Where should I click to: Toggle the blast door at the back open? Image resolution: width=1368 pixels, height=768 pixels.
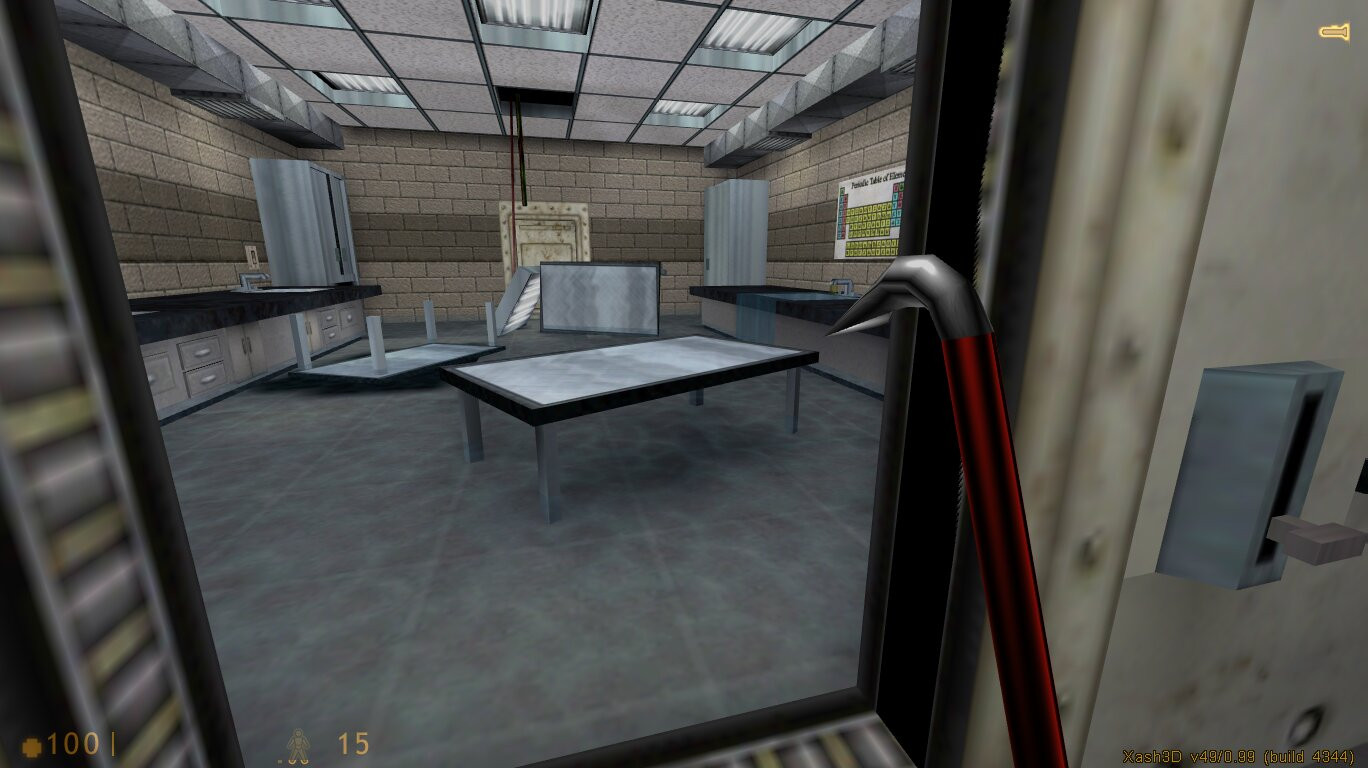545,230
